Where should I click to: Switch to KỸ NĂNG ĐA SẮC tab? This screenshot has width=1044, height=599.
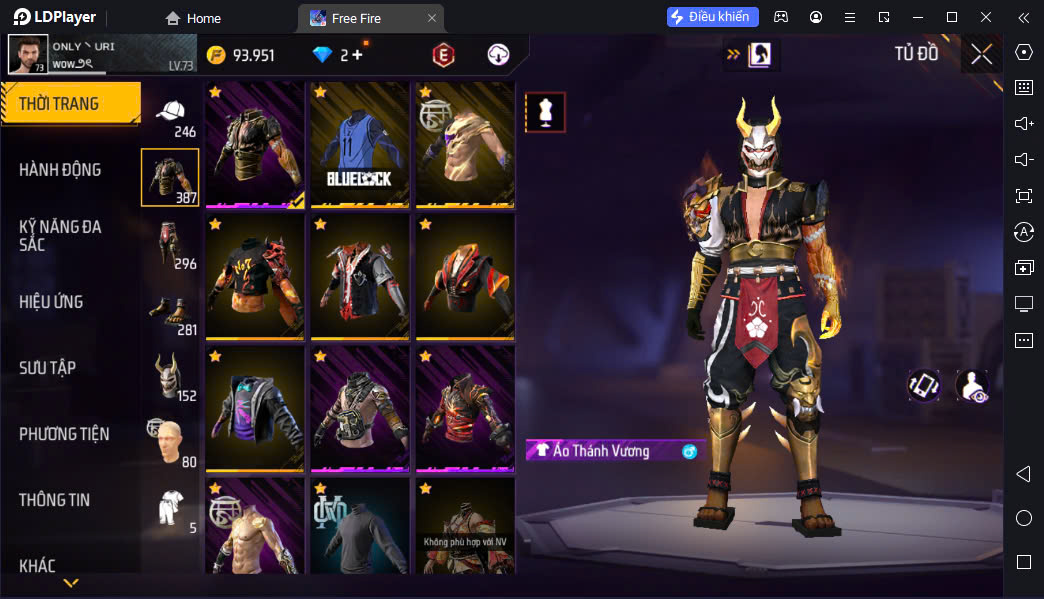[x=60, y=235]
